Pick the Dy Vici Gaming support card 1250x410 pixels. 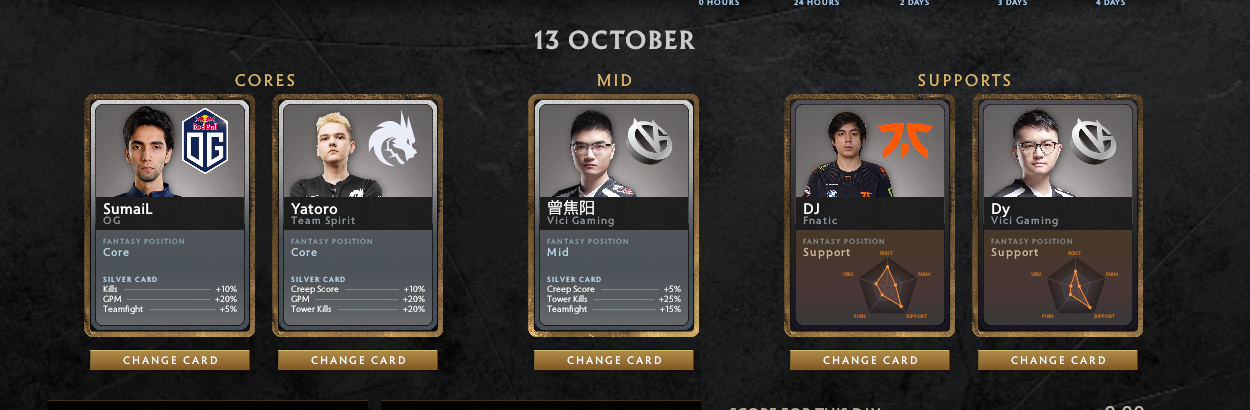(1057, 215)
